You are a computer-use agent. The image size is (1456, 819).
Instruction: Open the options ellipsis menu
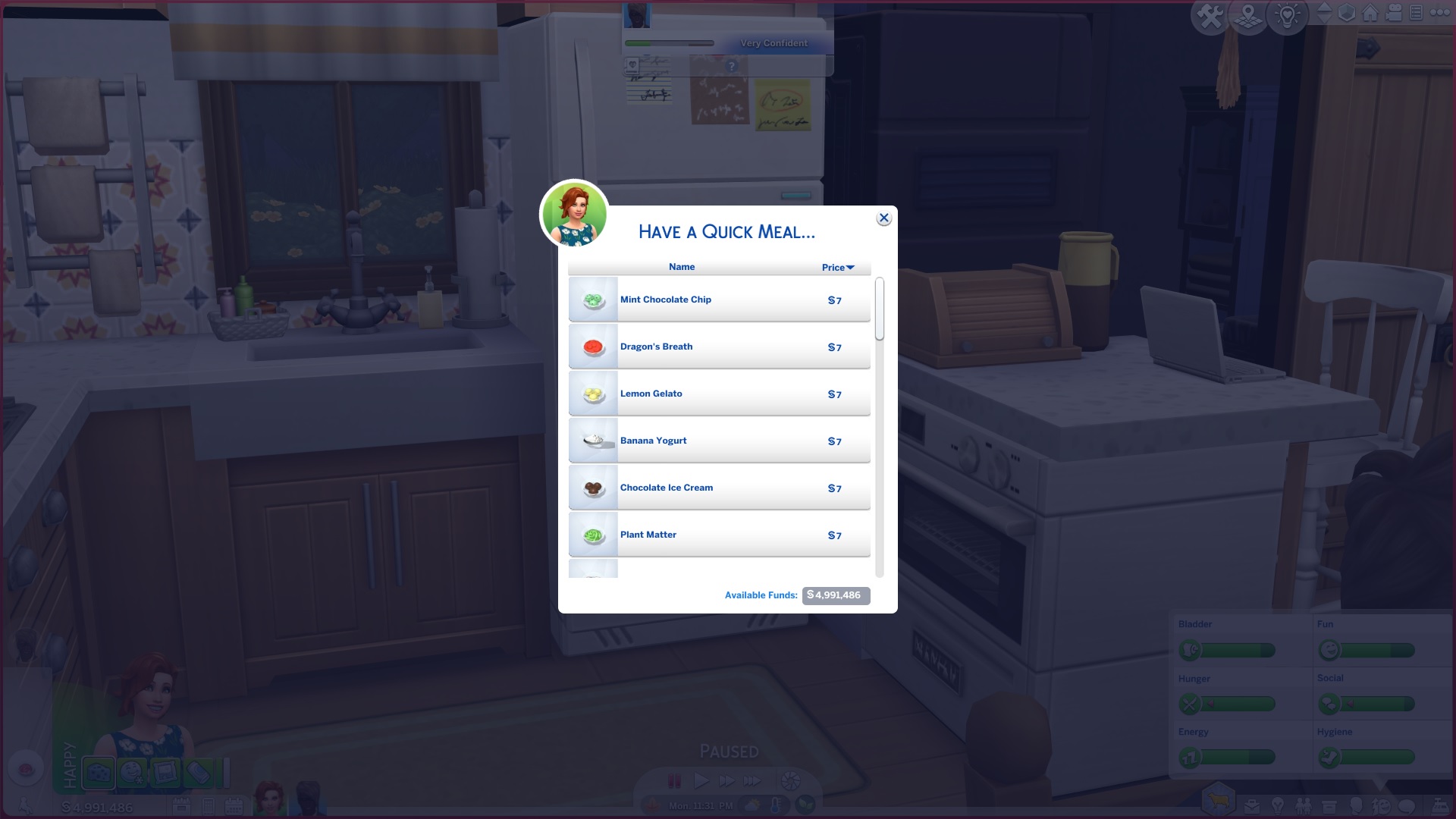click(1441, 12)
